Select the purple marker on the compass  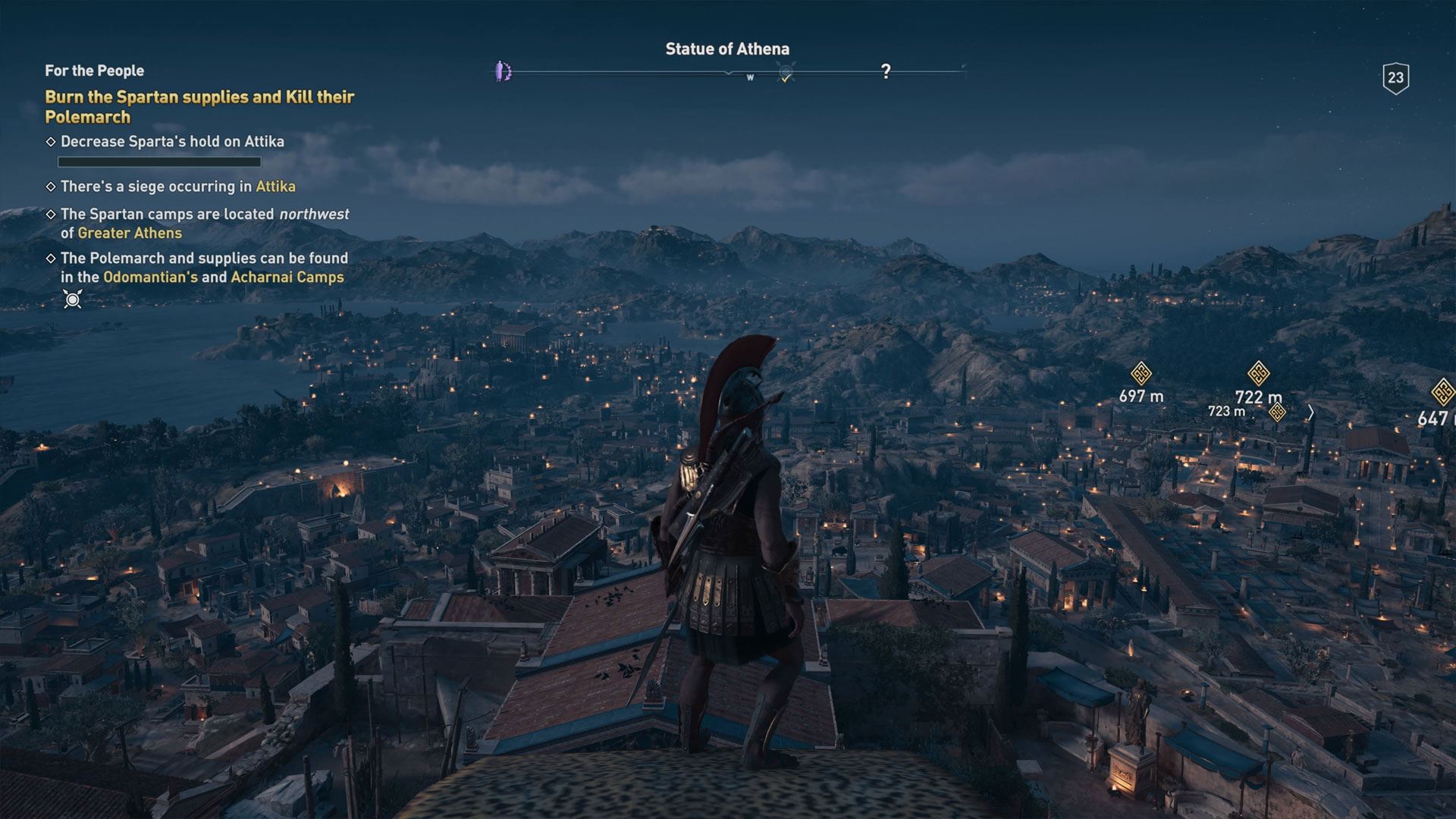(503, 72)
